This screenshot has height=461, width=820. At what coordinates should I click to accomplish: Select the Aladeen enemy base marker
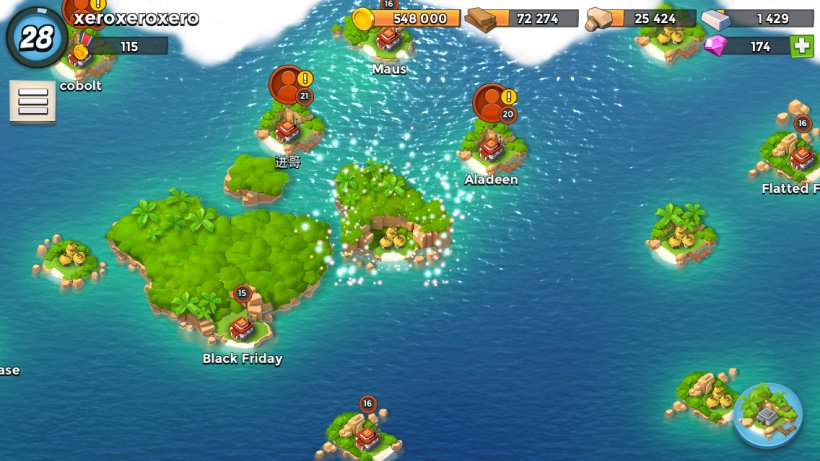click(x=491, y=150)
